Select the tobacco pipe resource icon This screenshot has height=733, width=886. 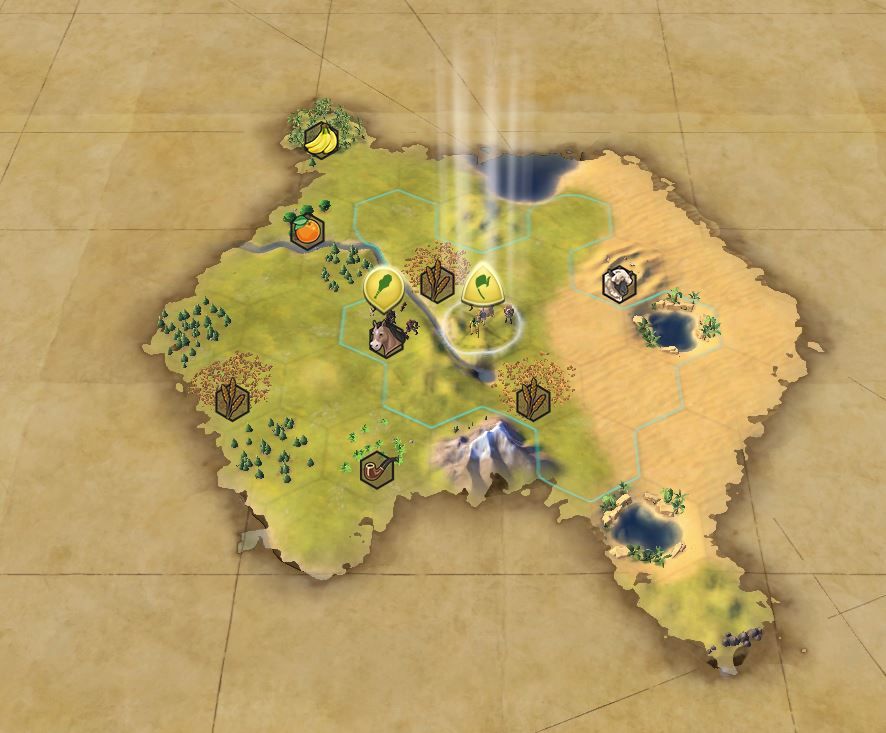(x=376, y=469)
